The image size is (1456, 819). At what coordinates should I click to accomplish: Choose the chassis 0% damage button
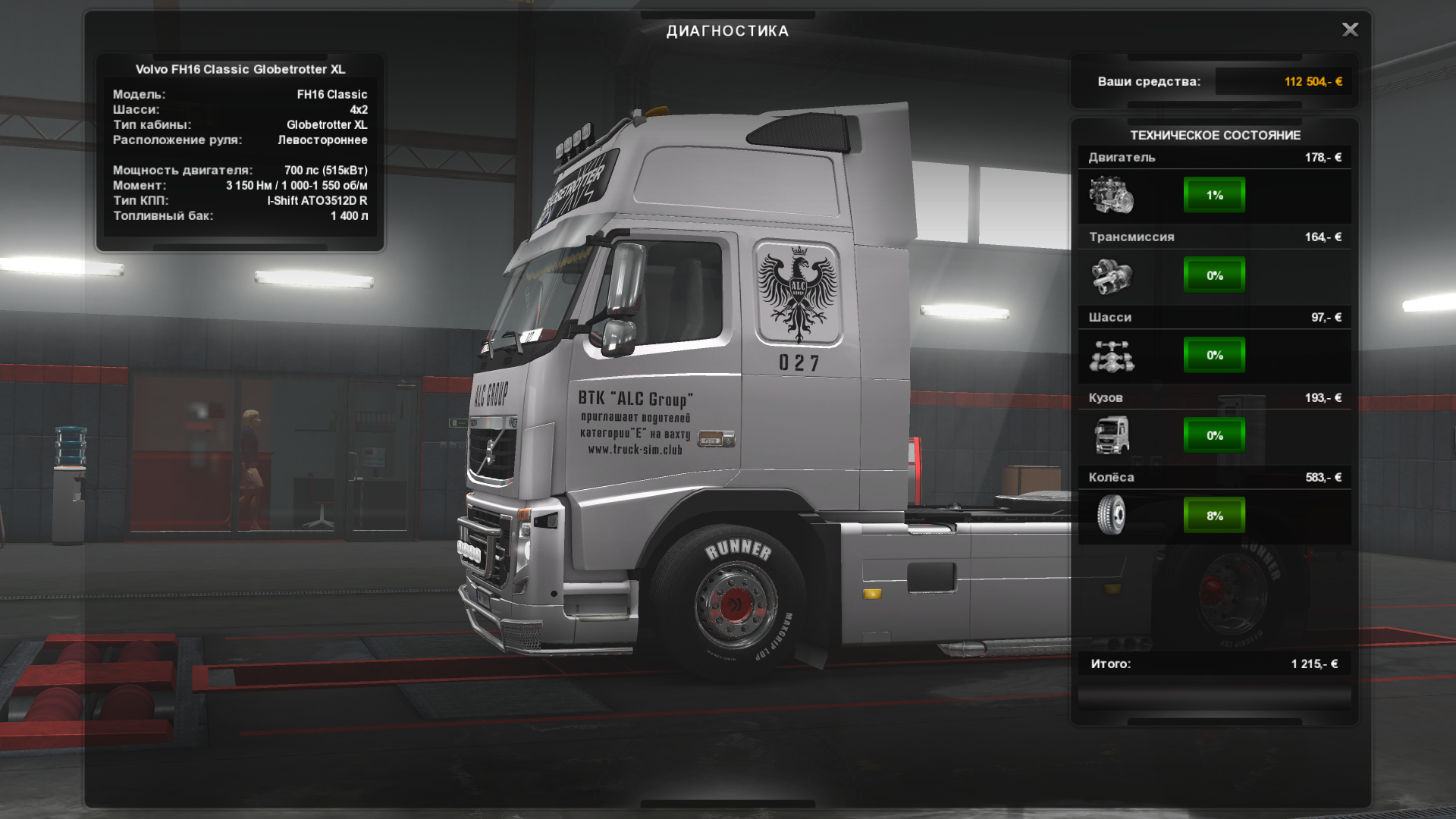[1214, 355]
